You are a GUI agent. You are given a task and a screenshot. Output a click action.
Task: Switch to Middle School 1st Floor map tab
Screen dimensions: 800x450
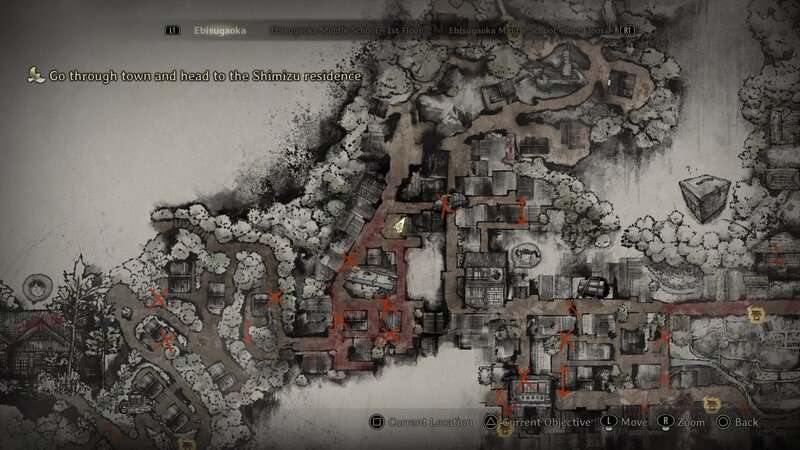click(352, 31)
